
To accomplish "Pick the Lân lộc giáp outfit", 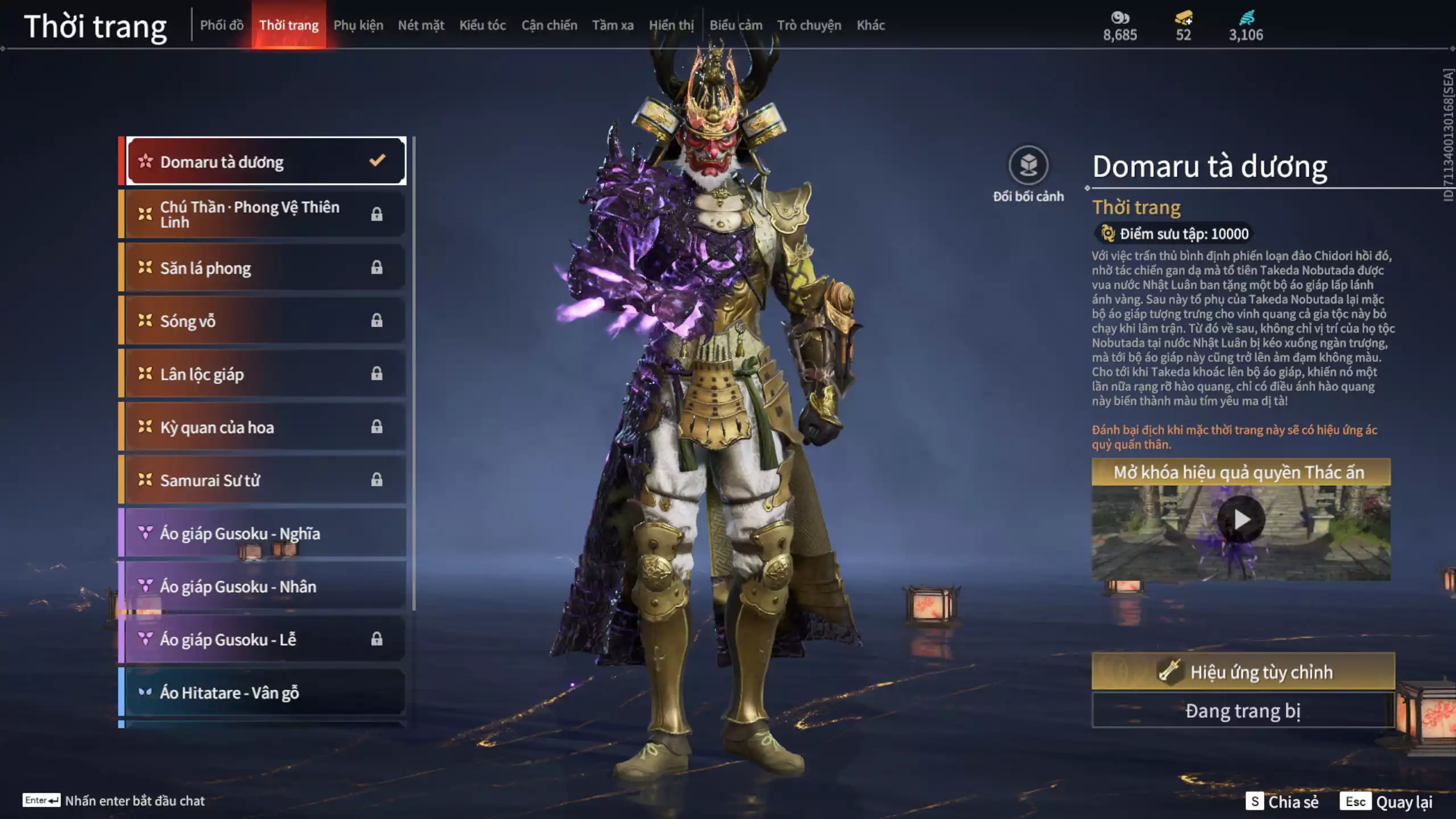I will [266, 374].
